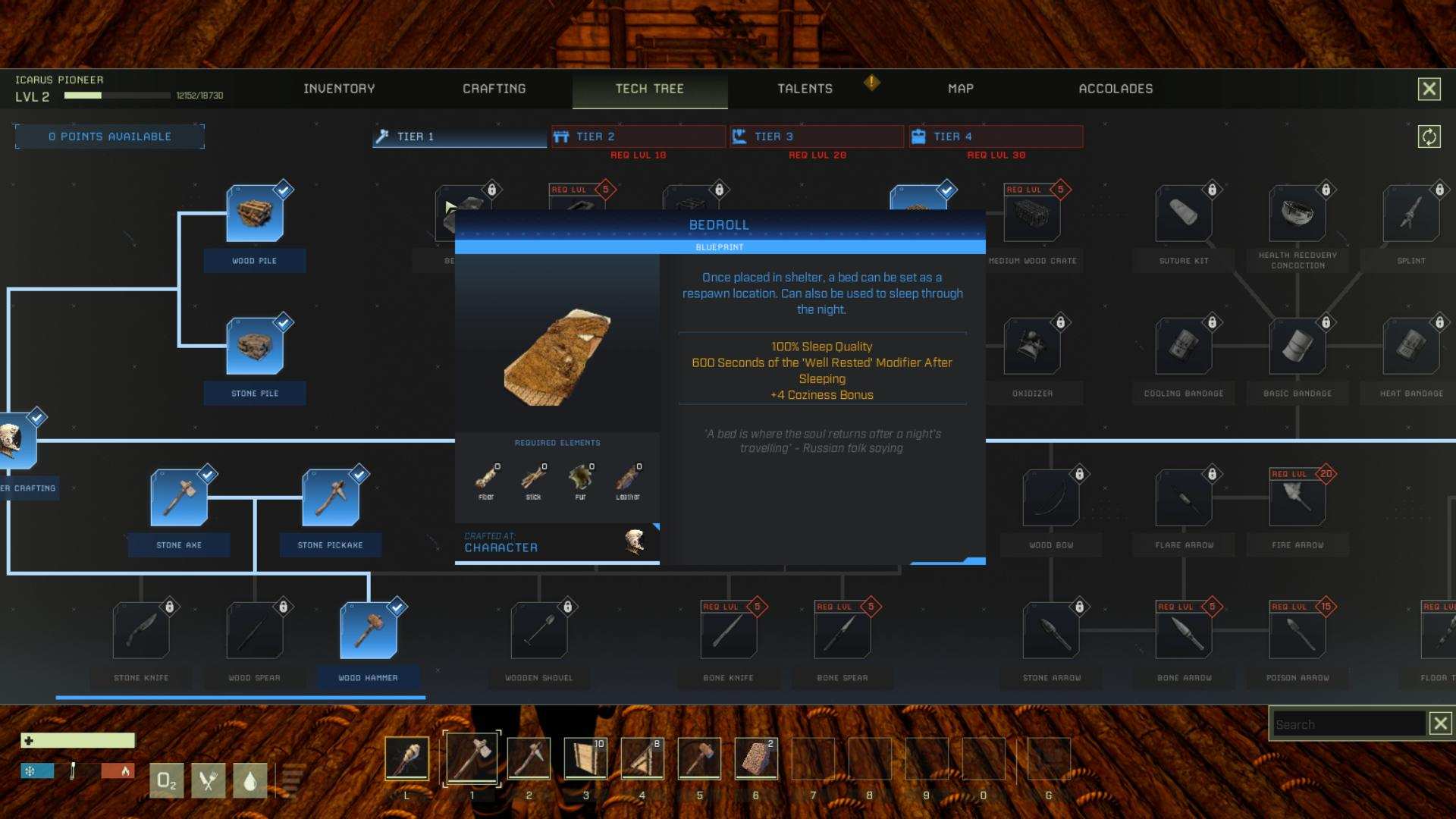The width and height of the screenshot is (1456, 819).
Task: Select the stone axe hotbar slot
Action: (472, 758)
